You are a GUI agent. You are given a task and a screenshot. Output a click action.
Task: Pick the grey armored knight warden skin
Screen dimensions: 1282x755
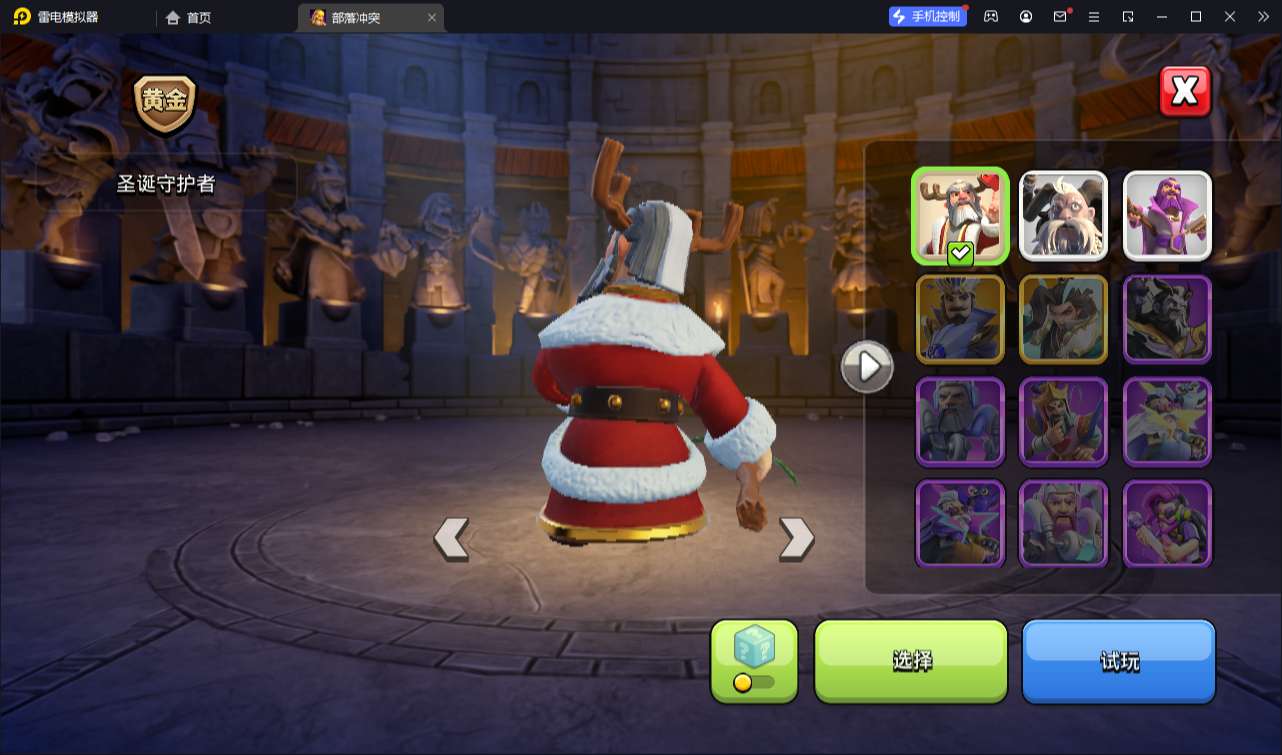point(960,422)
